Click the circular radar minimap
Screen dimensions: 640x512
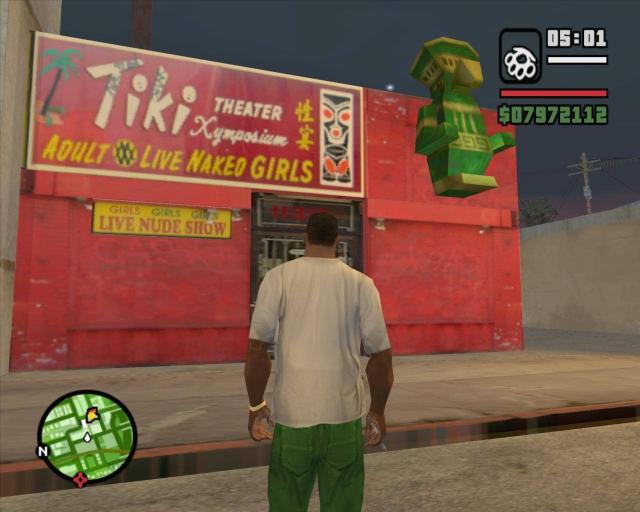[87, 436]
